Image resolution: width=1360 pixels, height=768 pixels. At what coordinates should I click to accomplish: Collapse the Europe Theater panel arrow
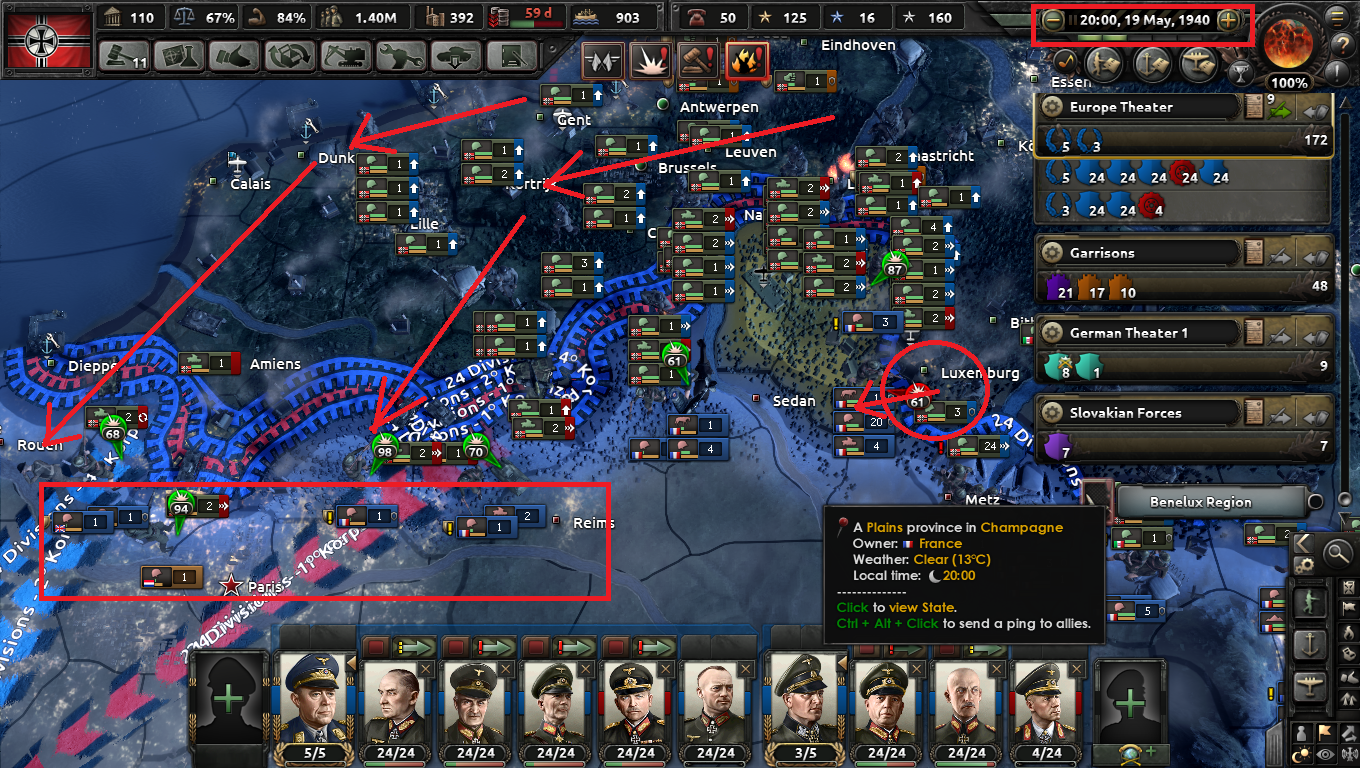click(x=1317, y=112)
